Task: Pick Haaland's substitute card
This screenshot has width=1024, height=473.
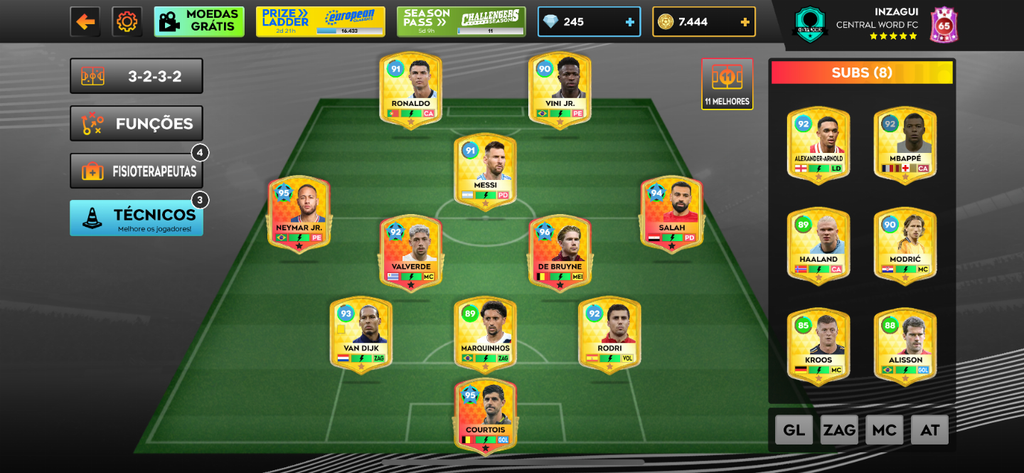Action: [x=818, y=246]
